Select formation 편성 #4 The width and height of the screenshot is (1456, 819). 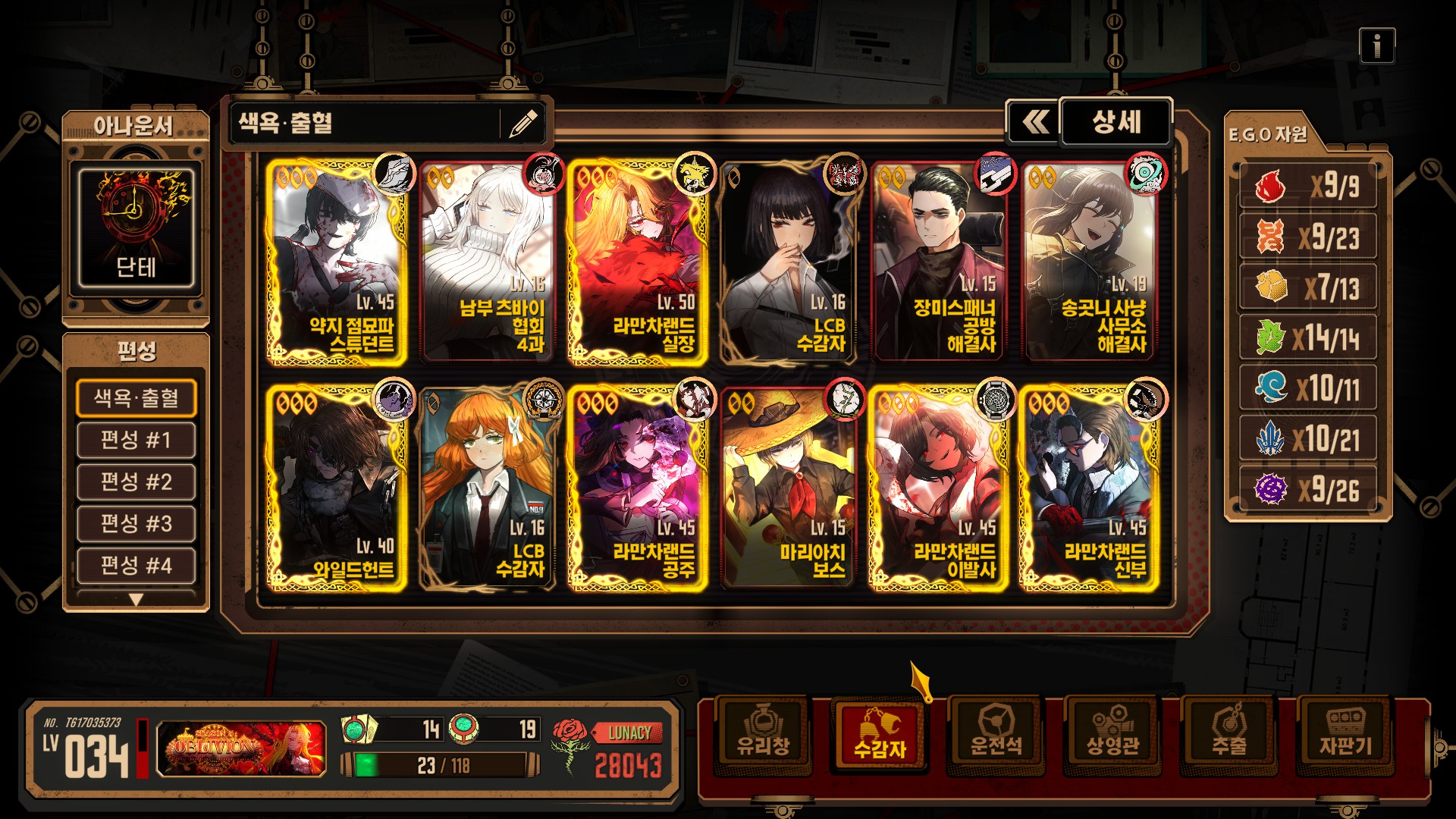point(136,565)
